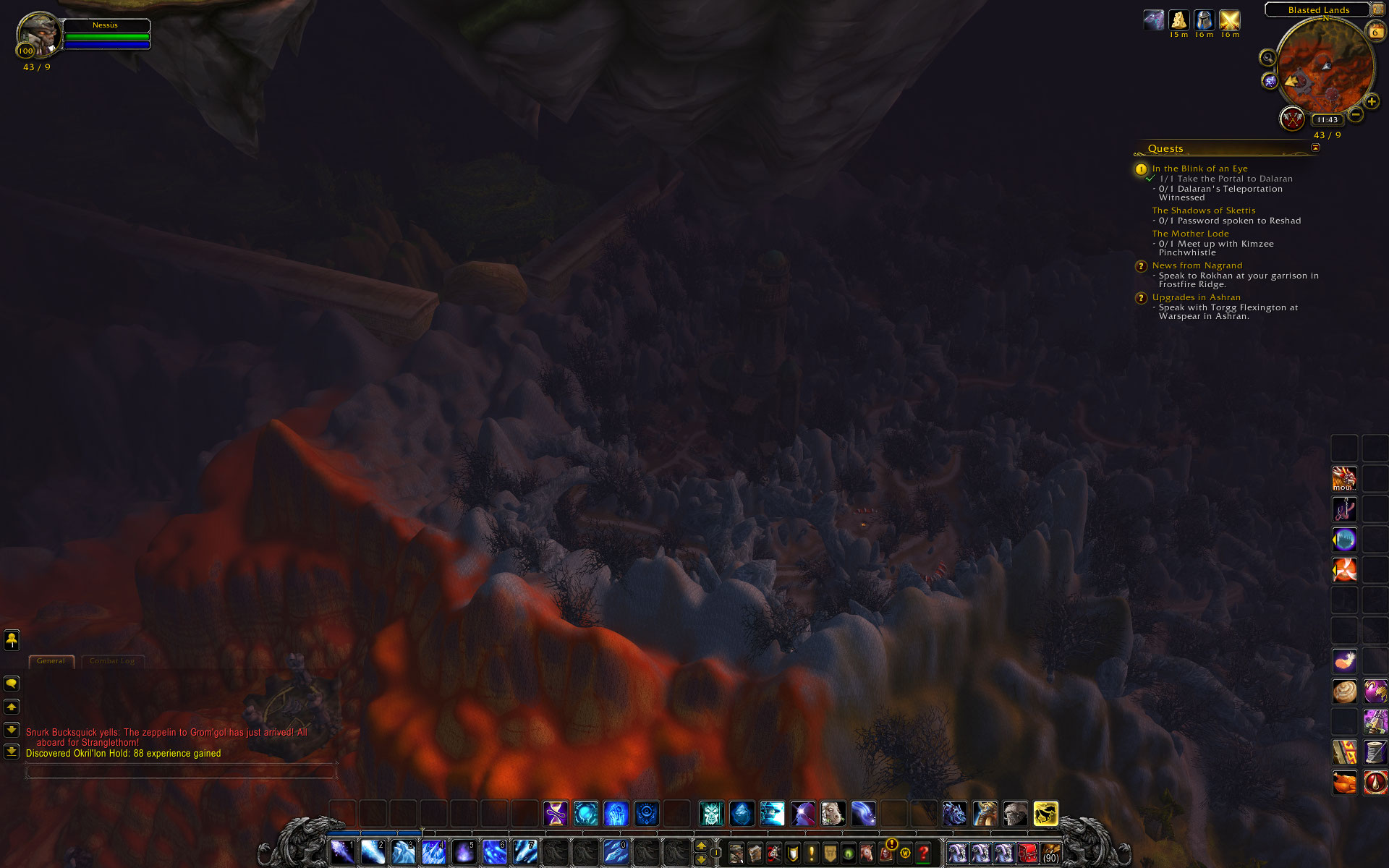This screenshot has height=868, width=1389.
Task: Use the cinnamon roll food item
Action: [1345, 692]
